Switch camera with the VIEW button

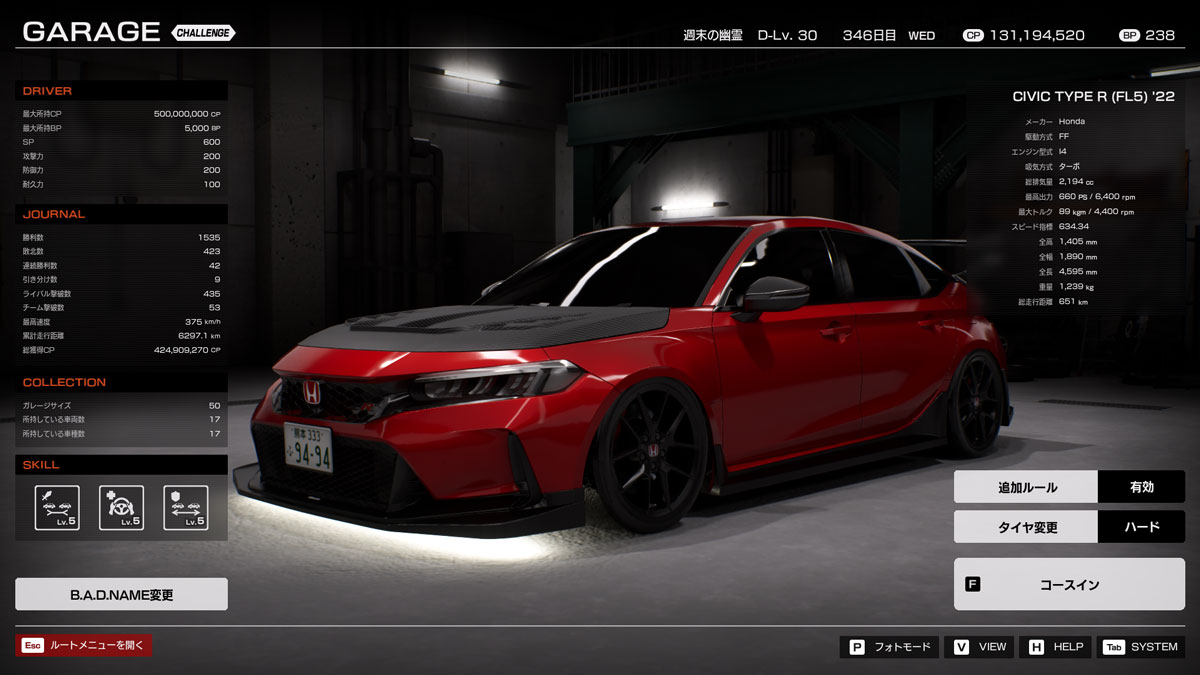click(979, 647)
